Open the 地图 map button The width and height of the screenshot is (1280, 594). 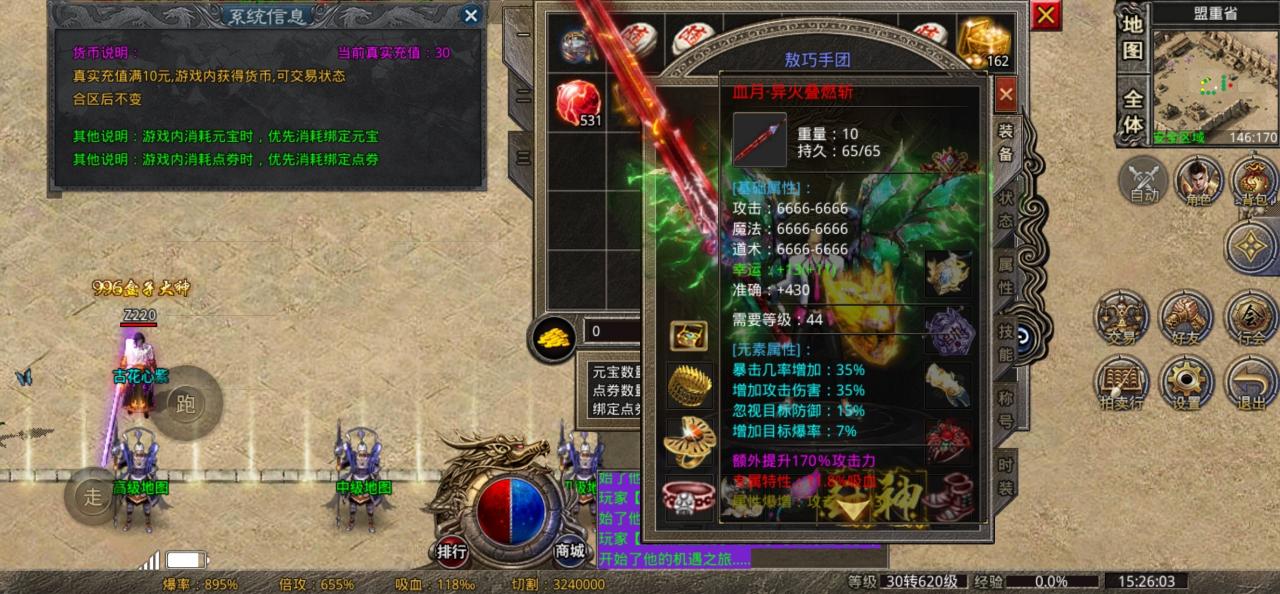(1132, 37)
